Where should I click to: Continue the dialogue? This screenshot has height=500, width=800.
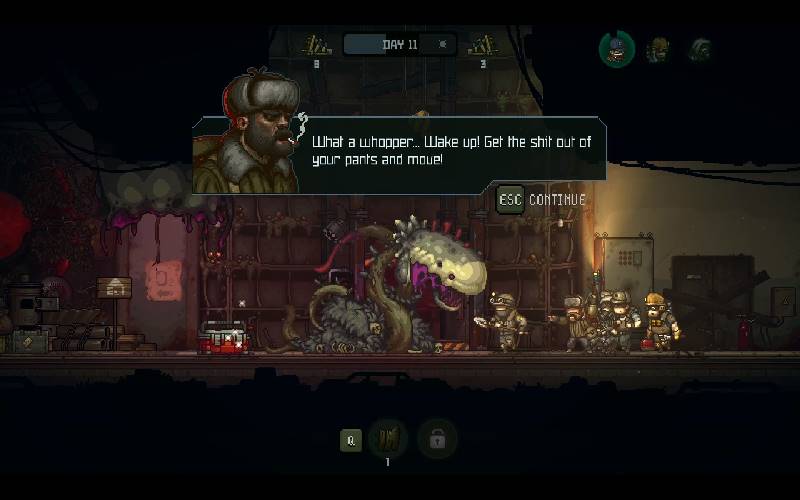pos(542,199)
